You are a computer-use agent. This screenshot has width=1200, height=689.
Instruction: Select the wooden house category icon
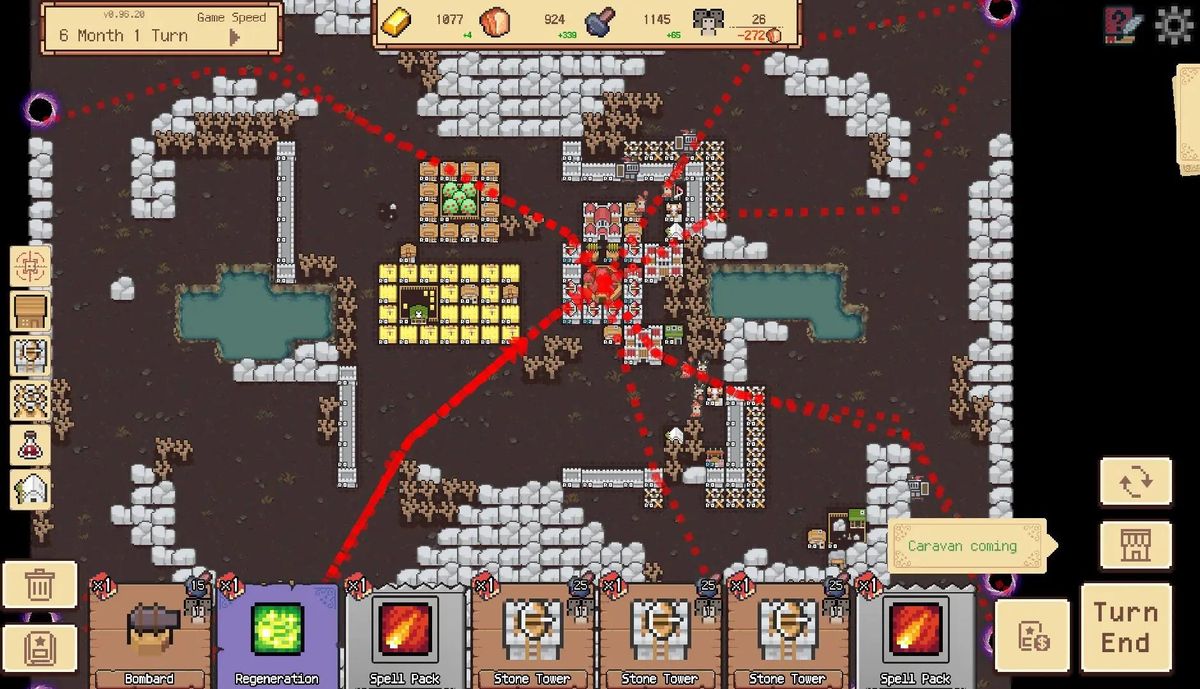click(x=30, y=311)
